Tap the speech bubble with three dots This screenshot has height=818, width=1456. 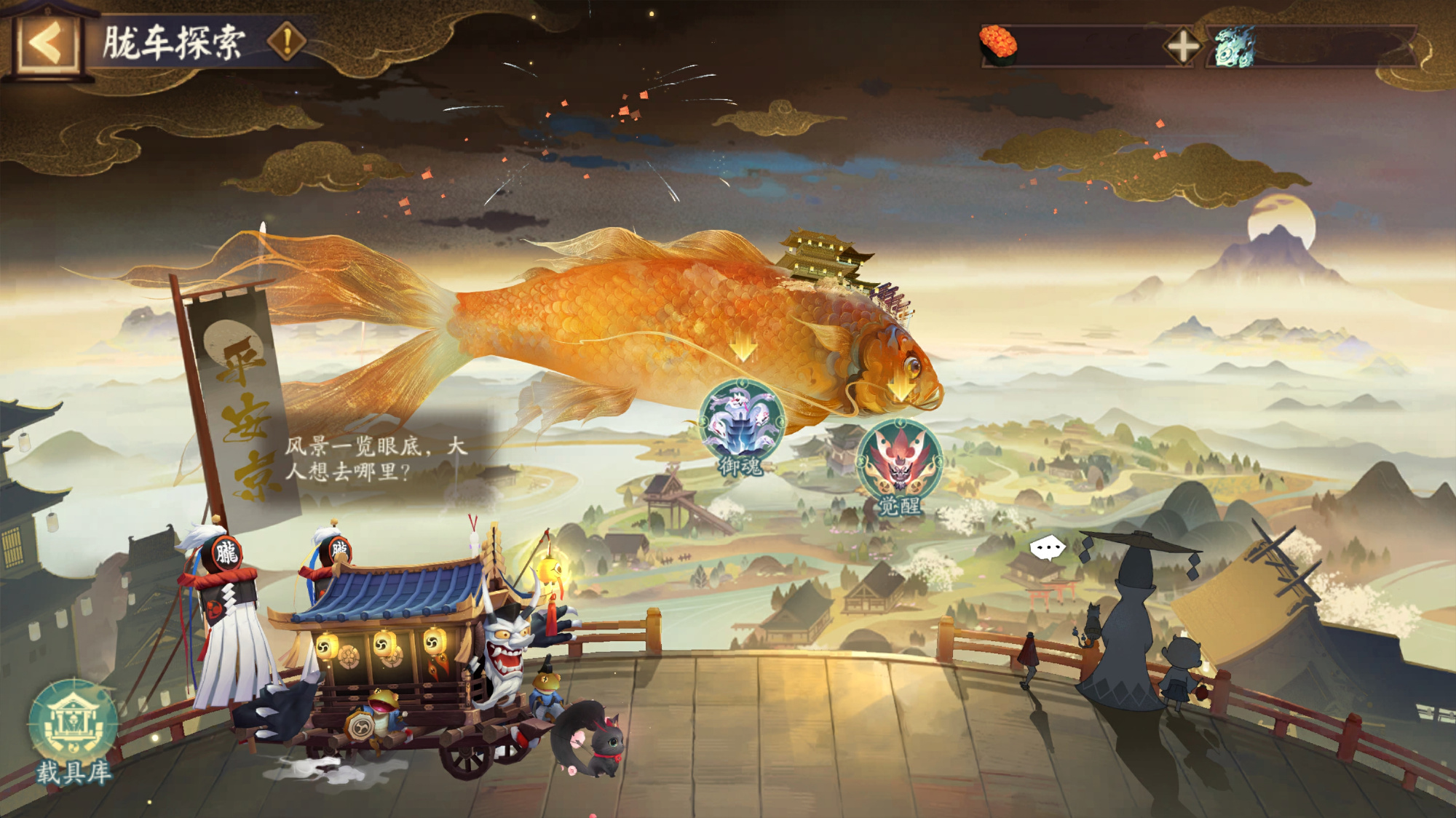click(x=1048, y=547)
